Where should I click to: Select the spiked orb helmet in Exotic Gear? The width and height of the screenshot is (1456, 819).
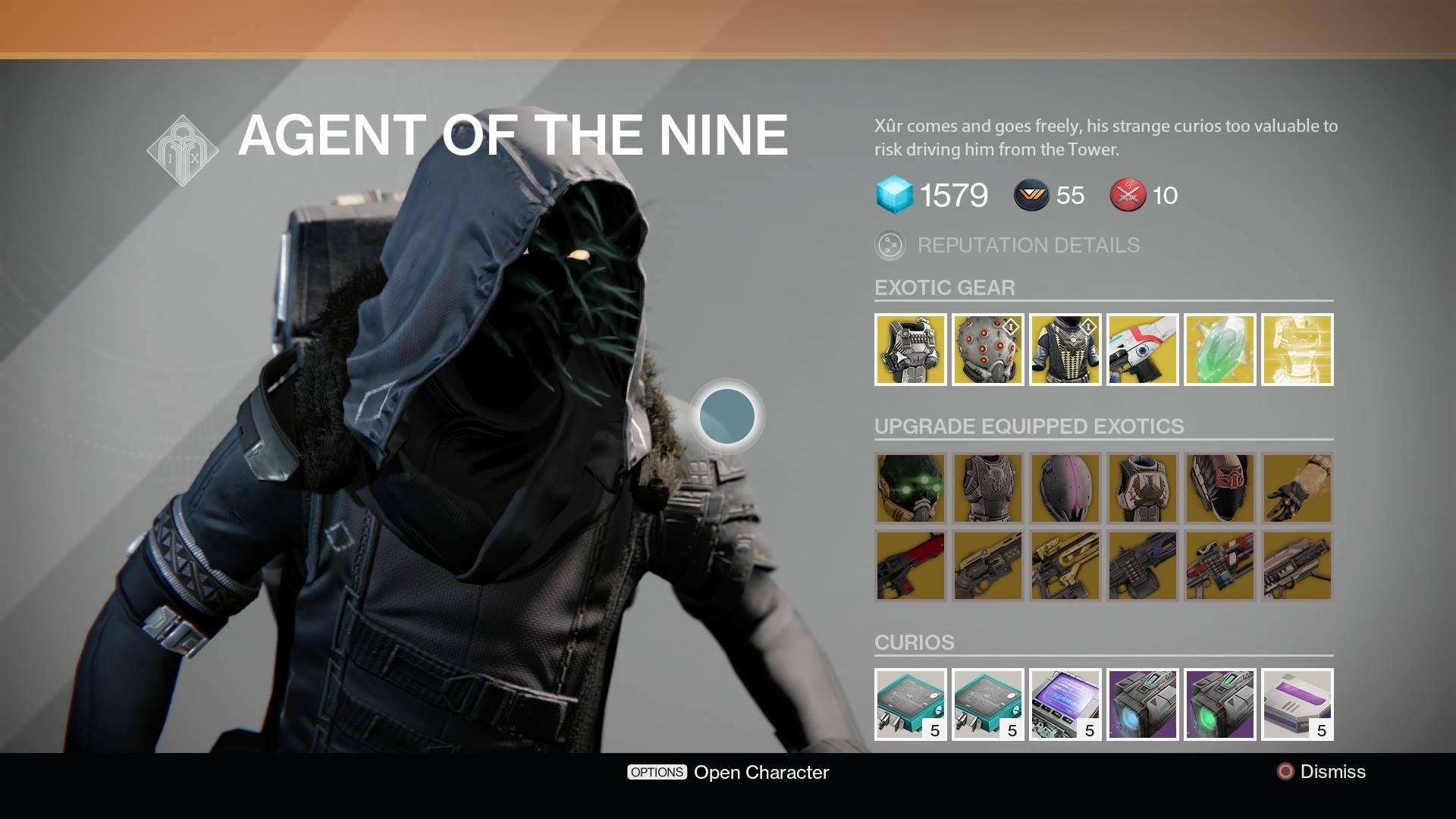click(x=987, y=350)
